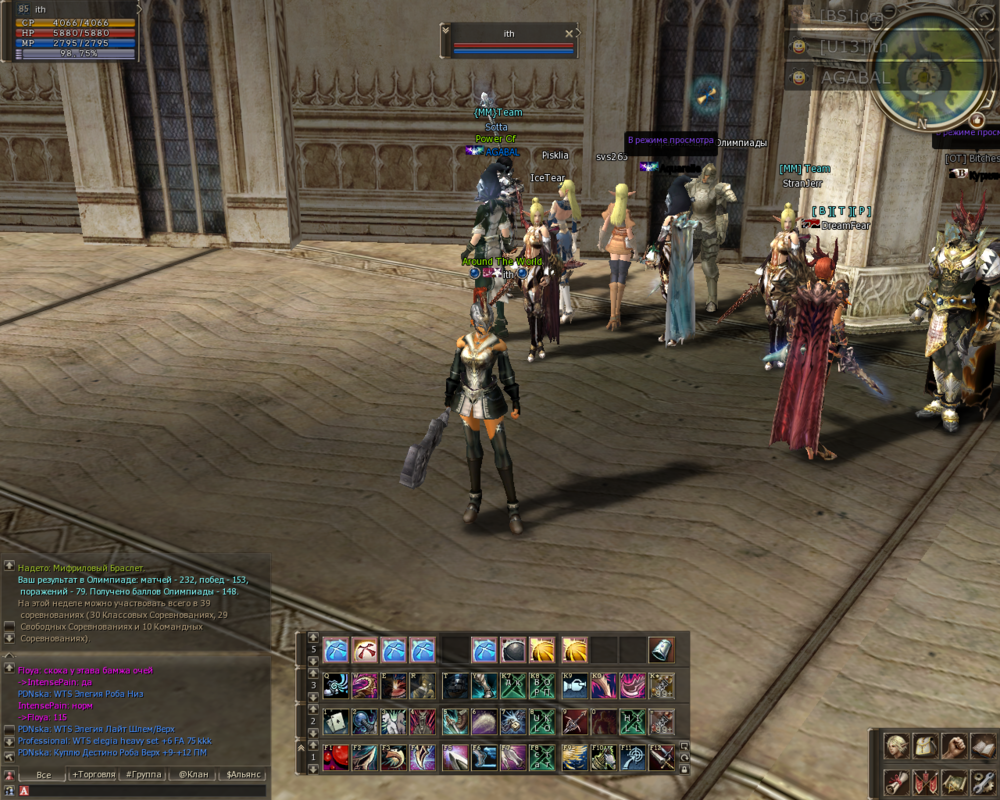Open the character status elf-head icon
The width and height of the screenshot is (1000, 800).
coord(896,745)
